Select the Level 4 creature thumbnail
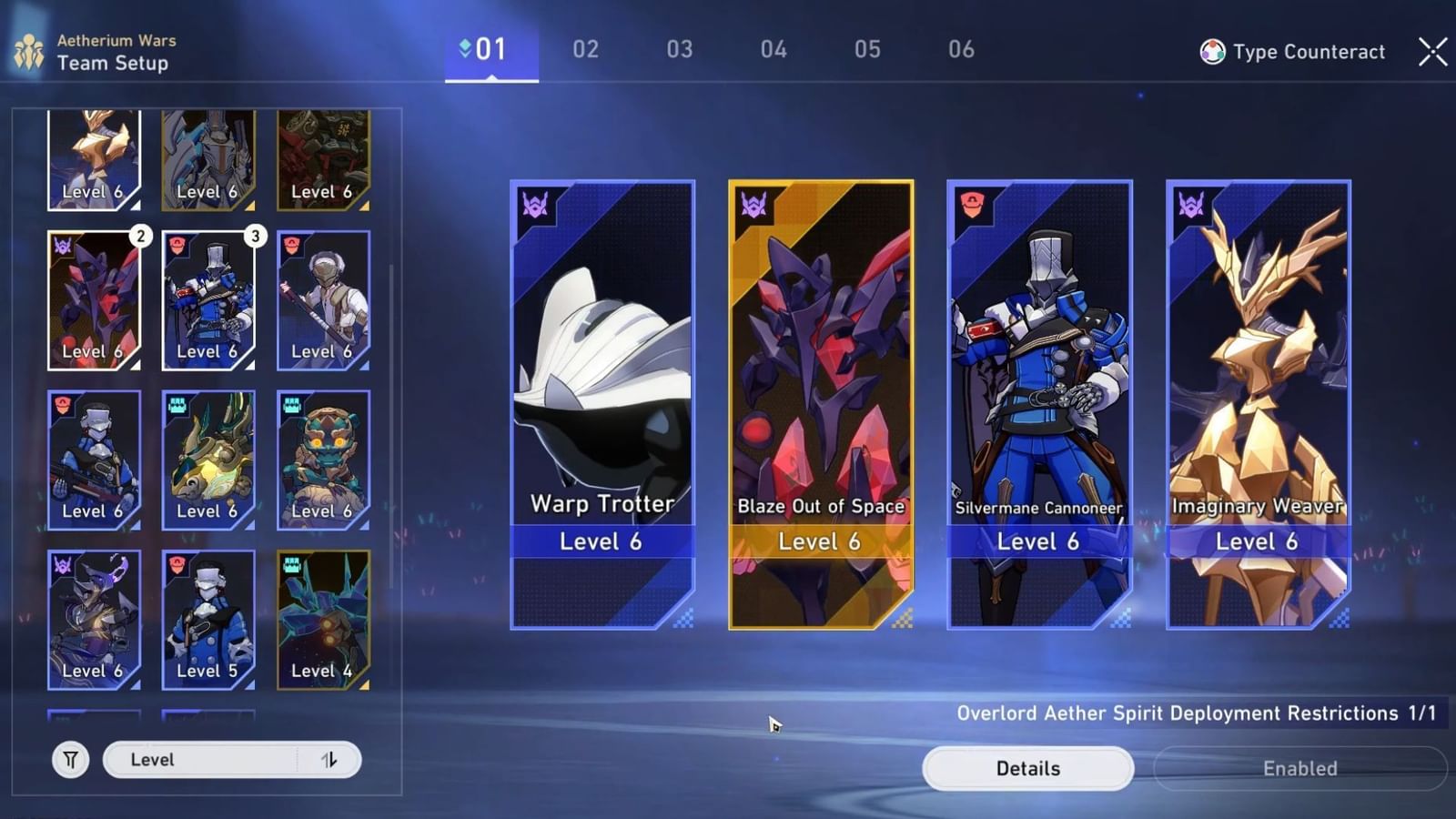The image size is (1456, 819). tap(324, 619)
